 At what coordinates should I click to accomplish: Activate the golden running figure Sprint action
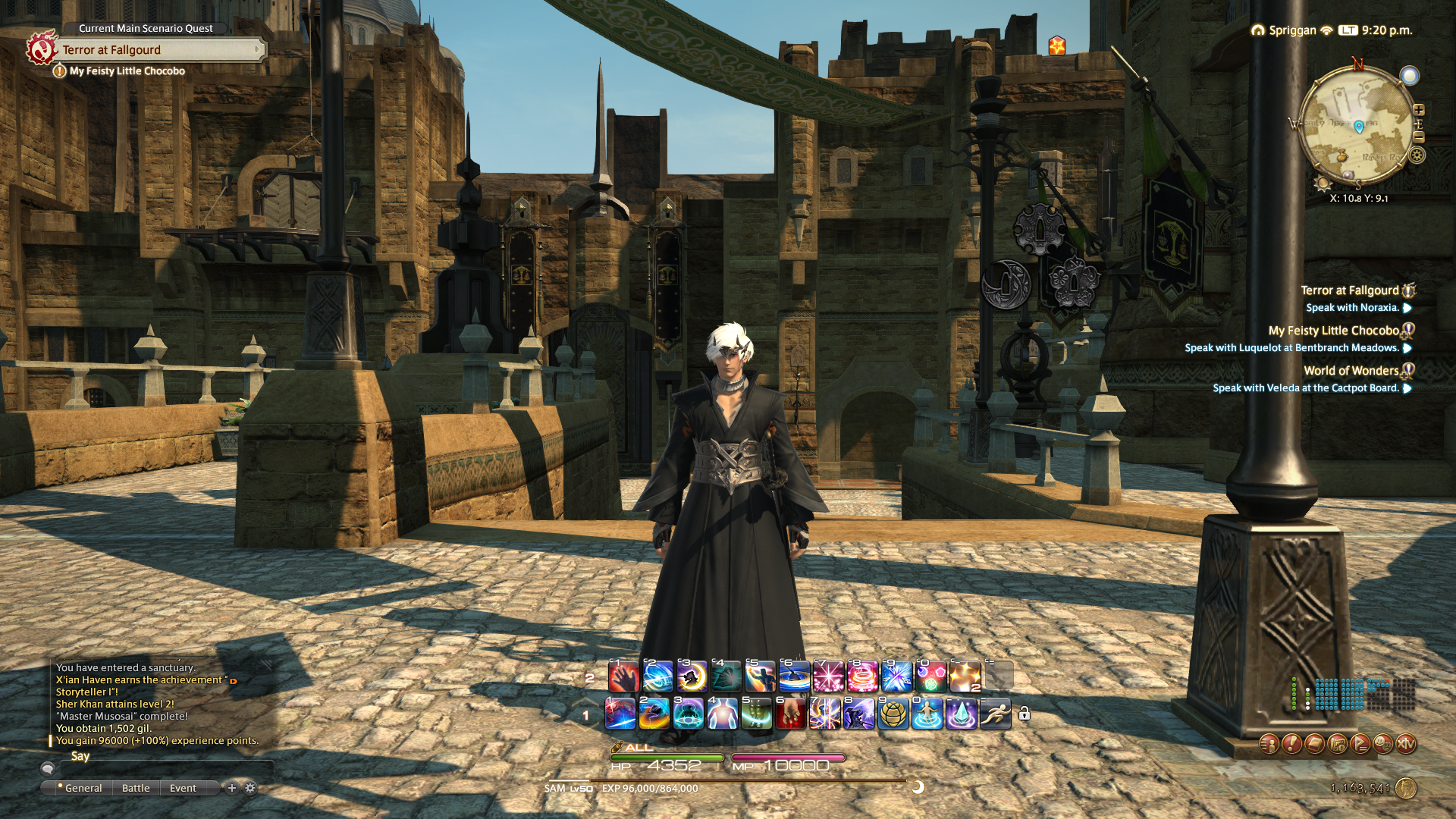(995, 714)
